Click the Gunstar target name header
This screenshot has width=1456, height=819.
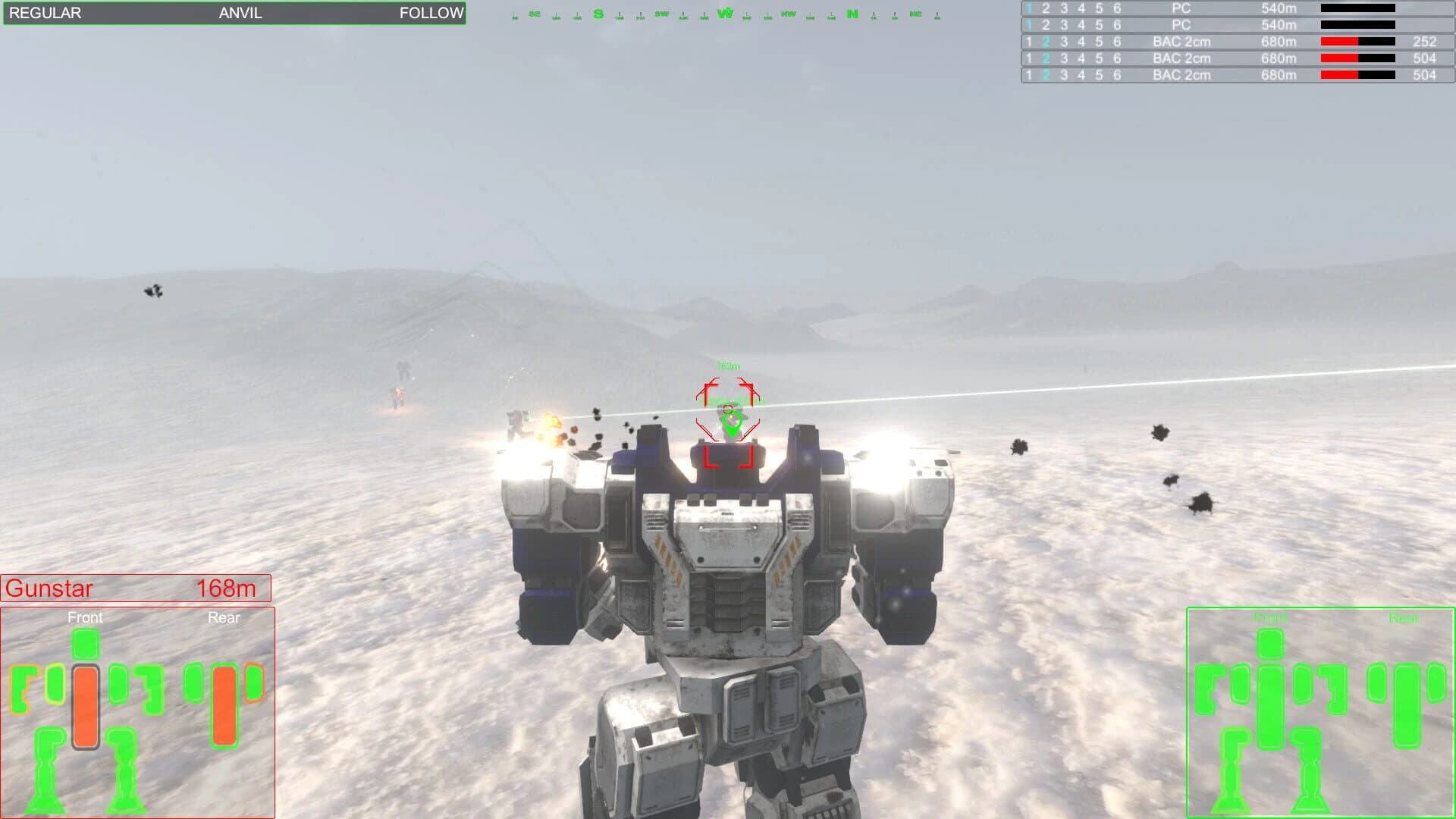click(49, 588)
